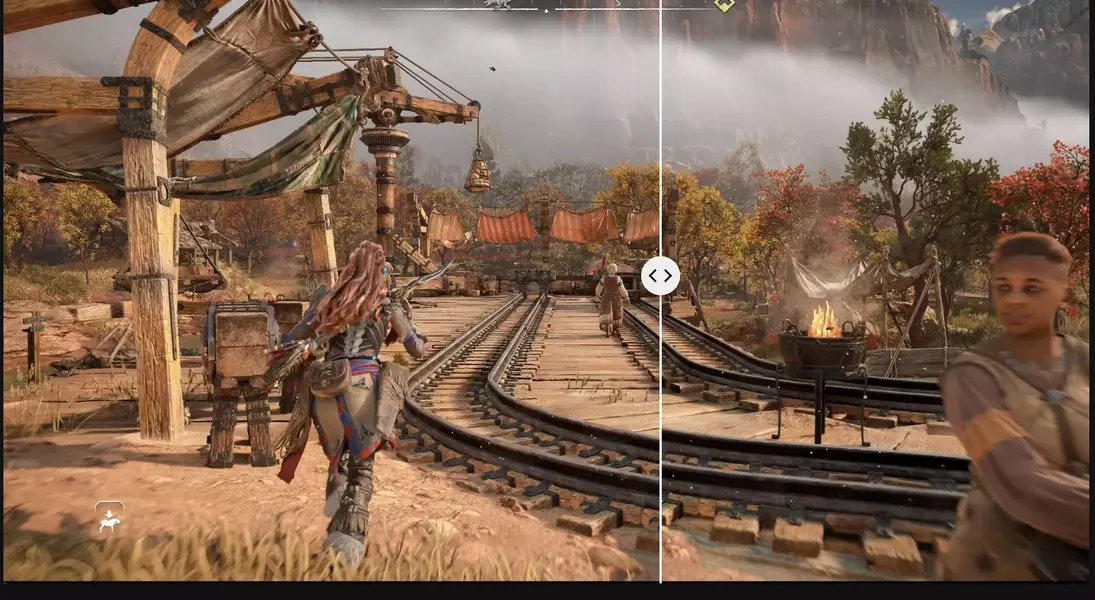Click the image comparison slider handle
Image resolution: width=1095 pixels, height=600 pixels.
point(660,276)
